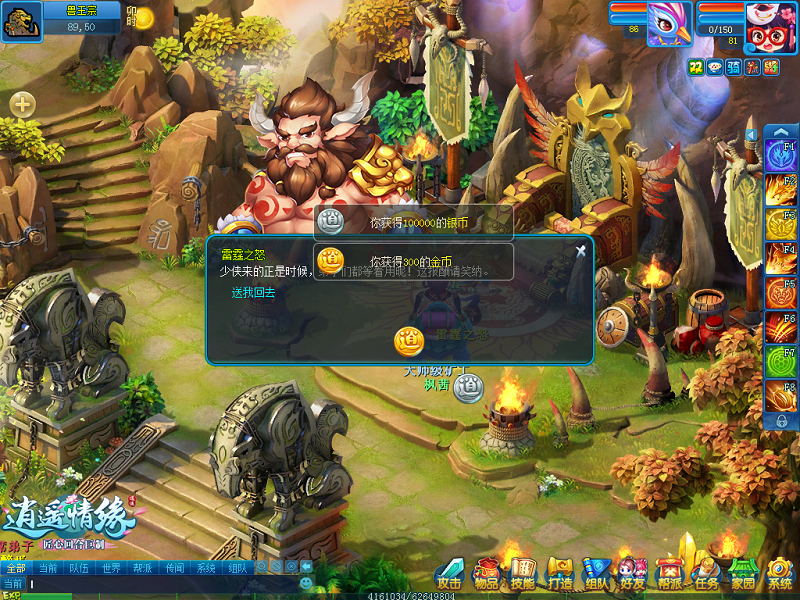
Task: Open the 技能 skills panel
Action: 523,573
